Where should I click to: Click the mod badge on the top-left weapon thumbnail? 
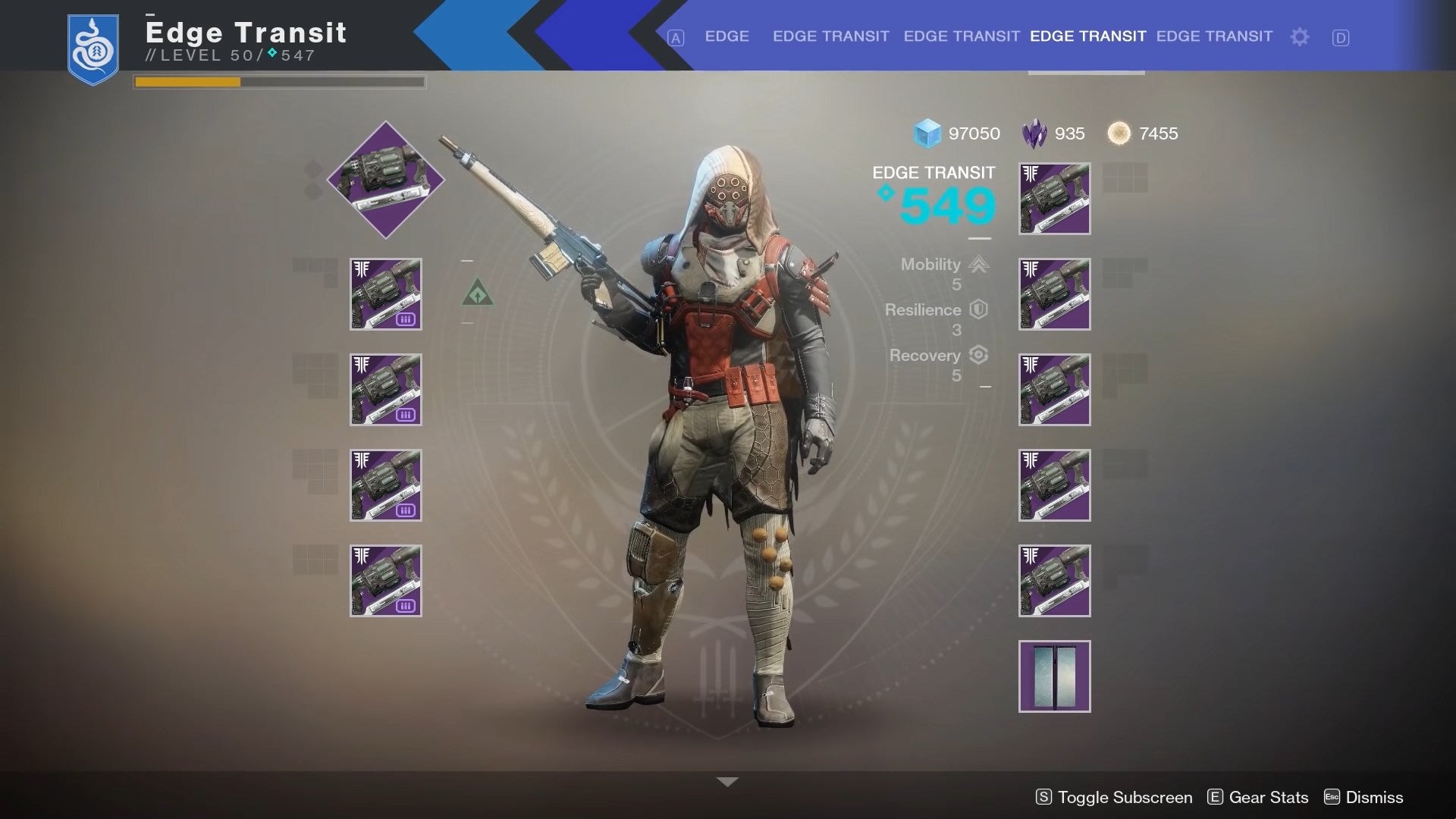click(404, 320)
